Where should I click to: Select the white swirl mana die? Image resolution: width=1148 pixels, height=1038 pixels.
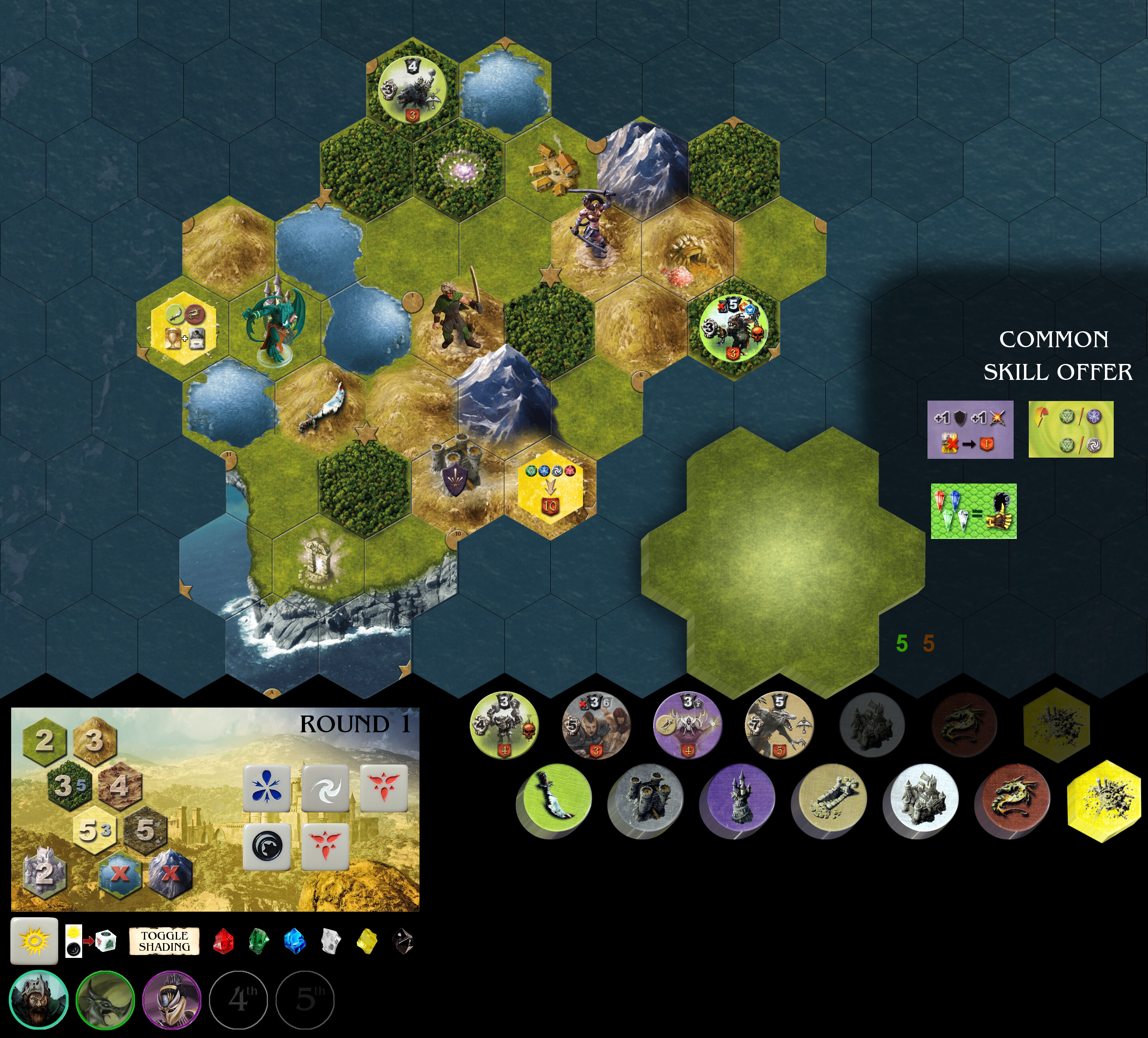coord(325,788)
